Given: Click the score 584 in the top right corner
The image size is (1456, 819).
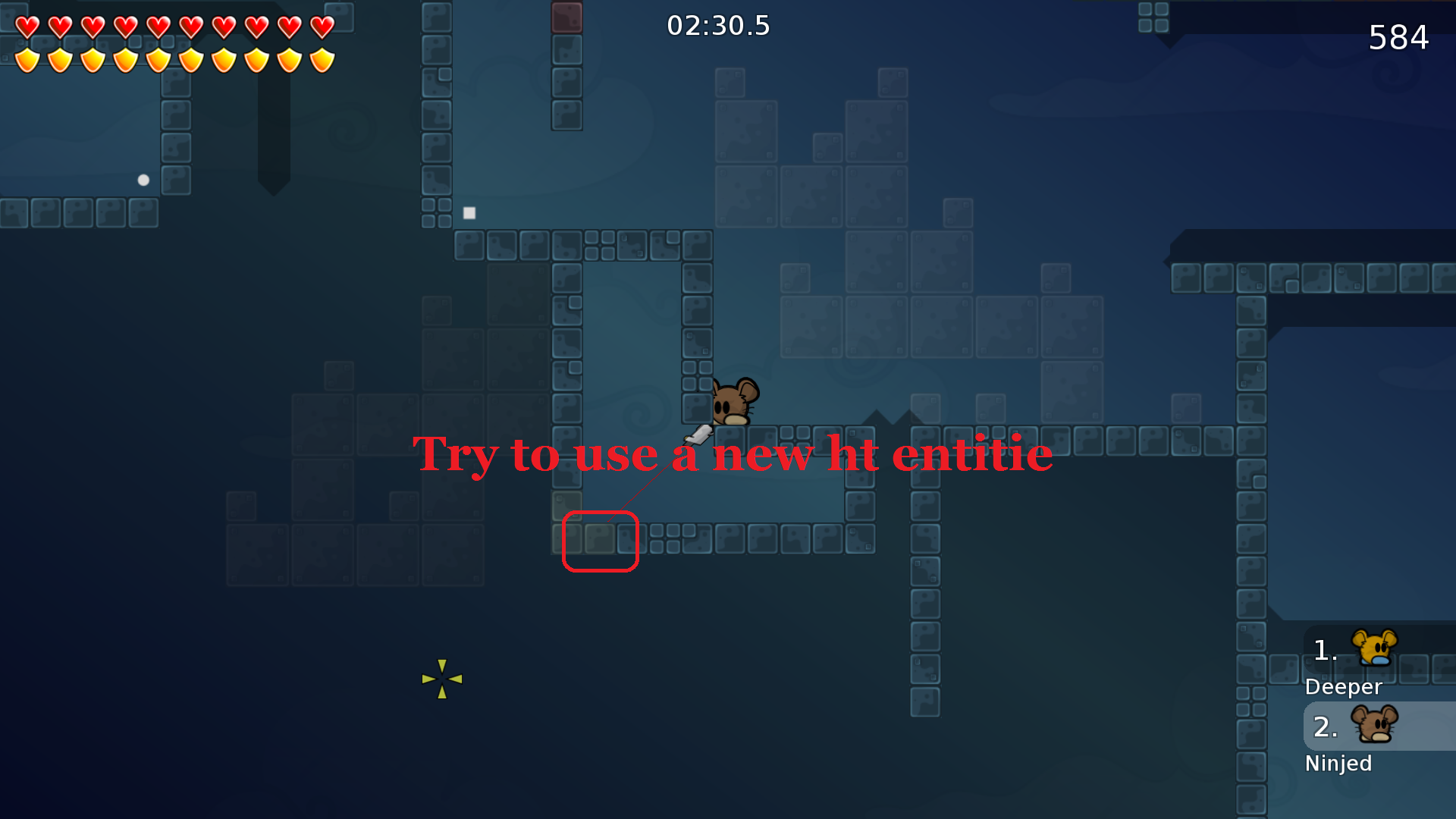Looking at the screenshot, I should click(x=1399, y=38).
